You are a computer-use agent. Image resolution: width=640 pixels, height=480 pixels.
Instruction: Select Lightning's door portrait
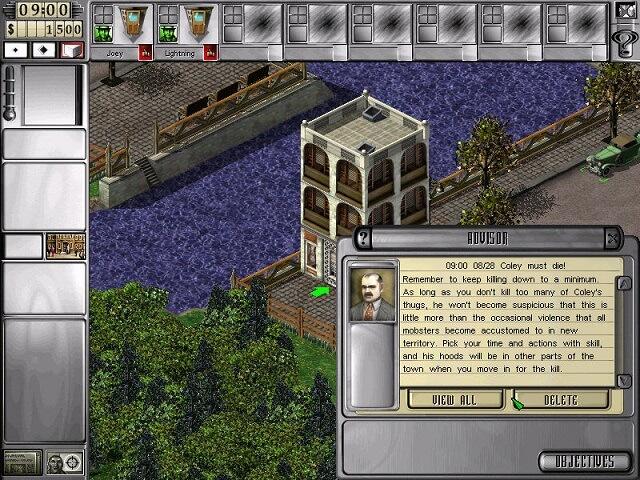197,24
